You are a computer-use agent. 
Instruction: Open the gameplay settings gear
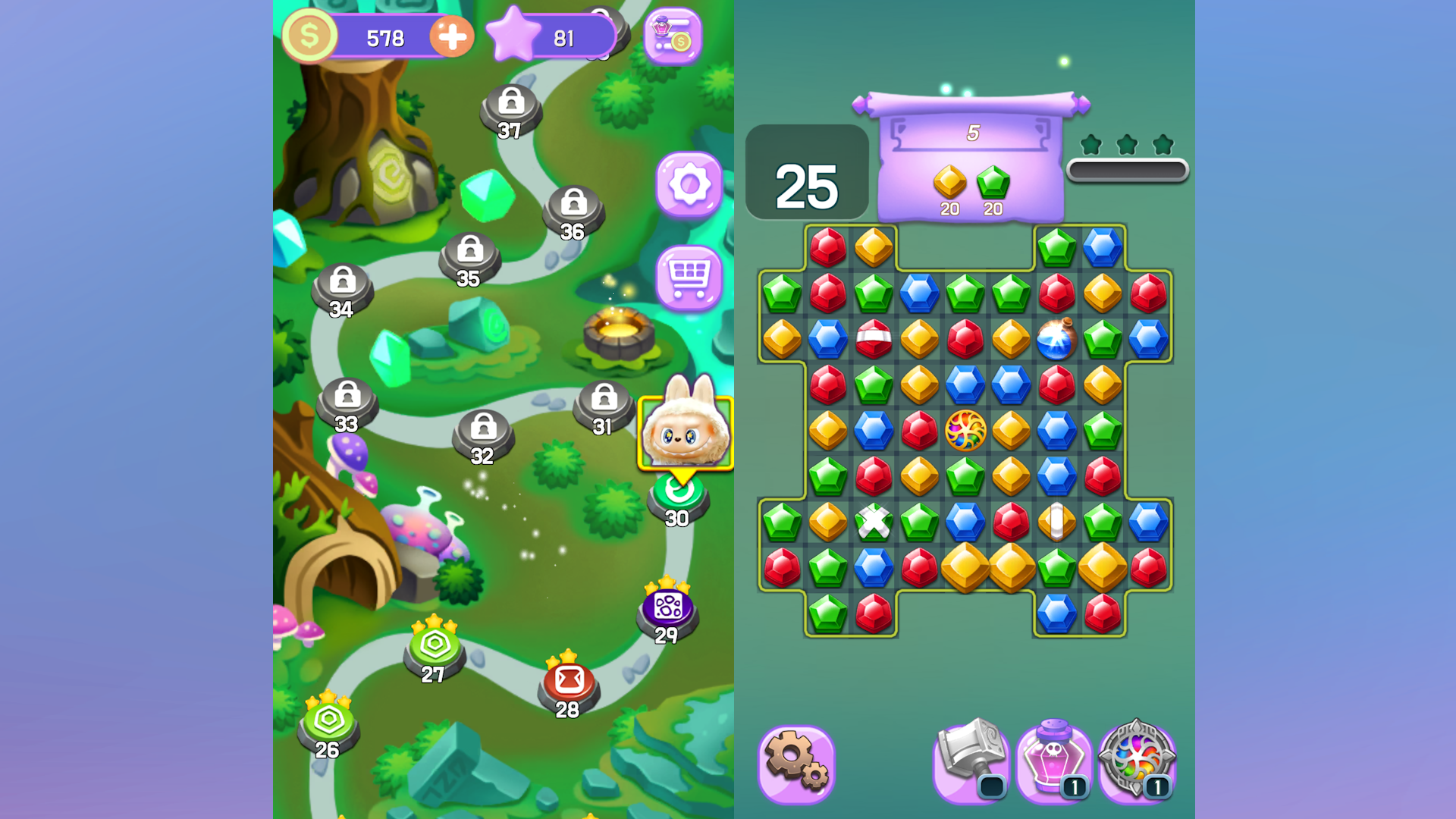(x=799, y=761)
